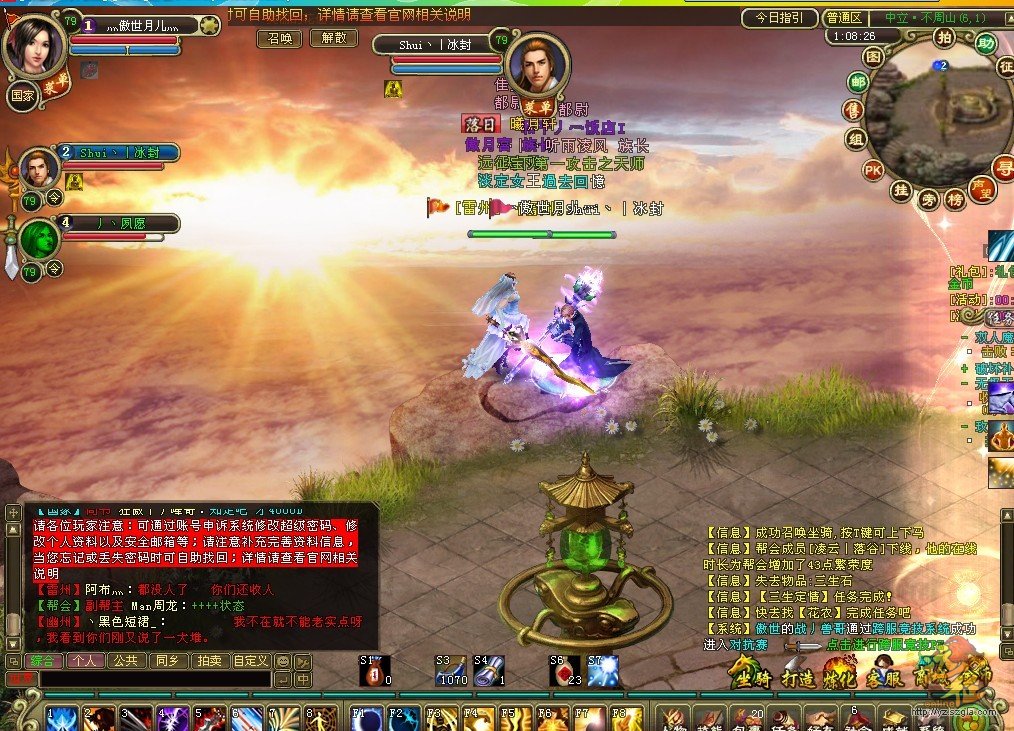Open the 今日指引 daily guide
The height and width of the screenshot is (731, 1014).
pos(779,18)
